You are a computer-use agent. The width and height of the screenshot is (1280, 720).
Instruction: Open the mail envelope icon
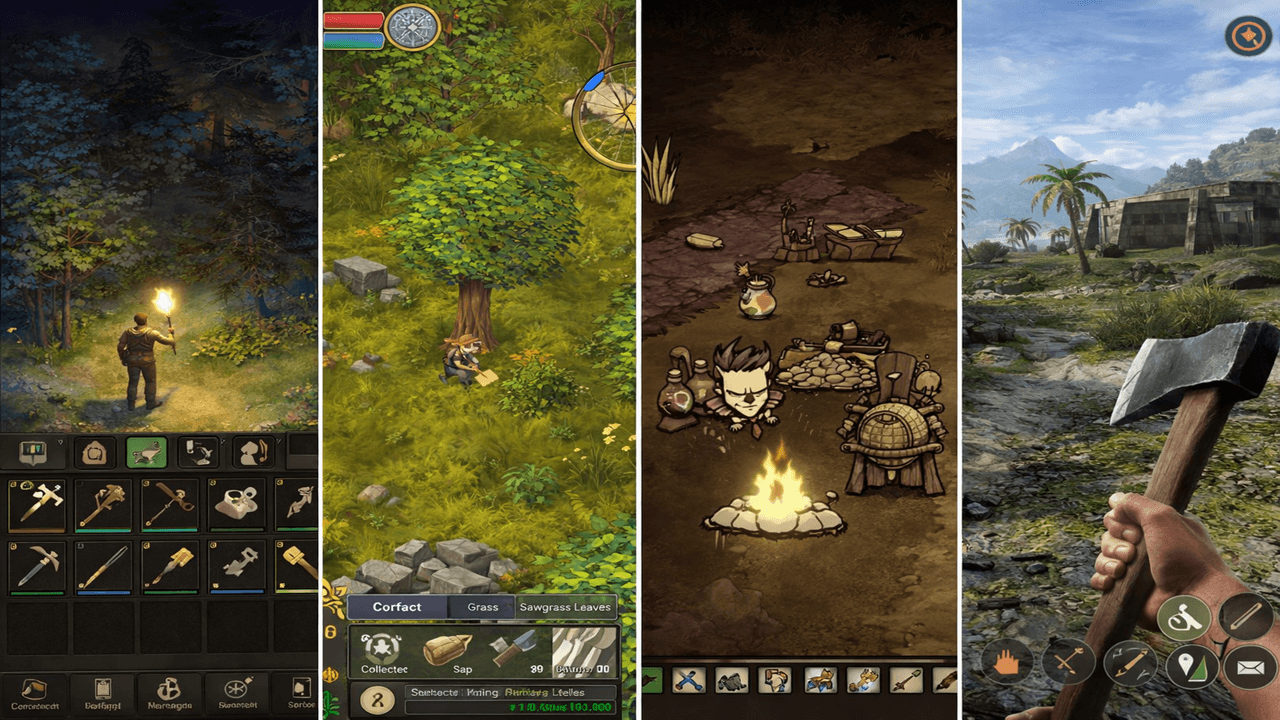[1249, 666]
